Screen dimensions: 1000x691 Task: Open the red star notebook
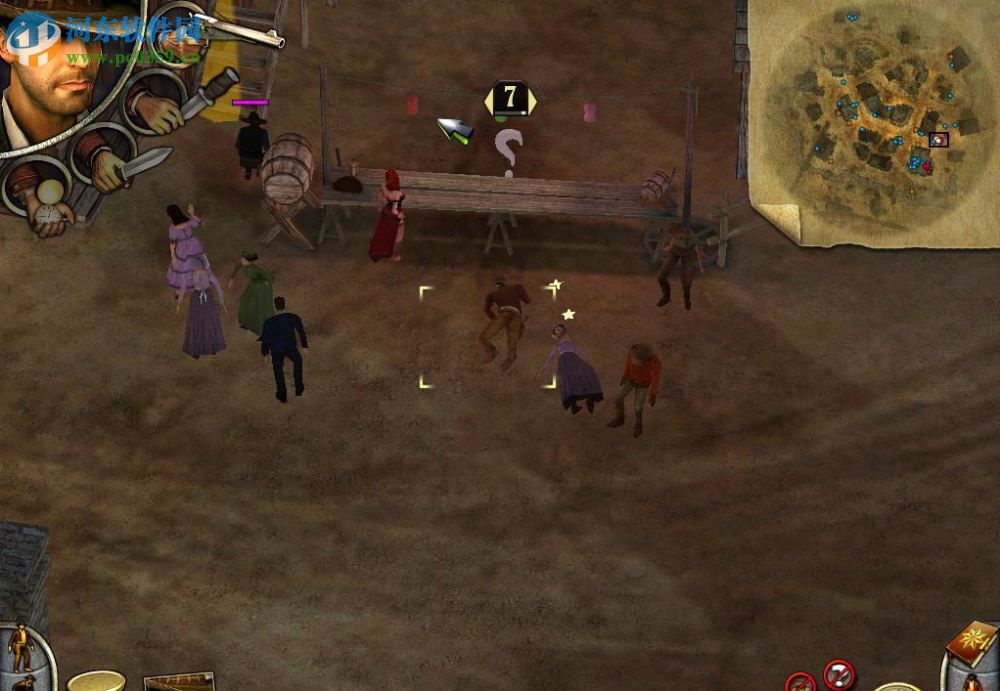click(x=971, y=641)
